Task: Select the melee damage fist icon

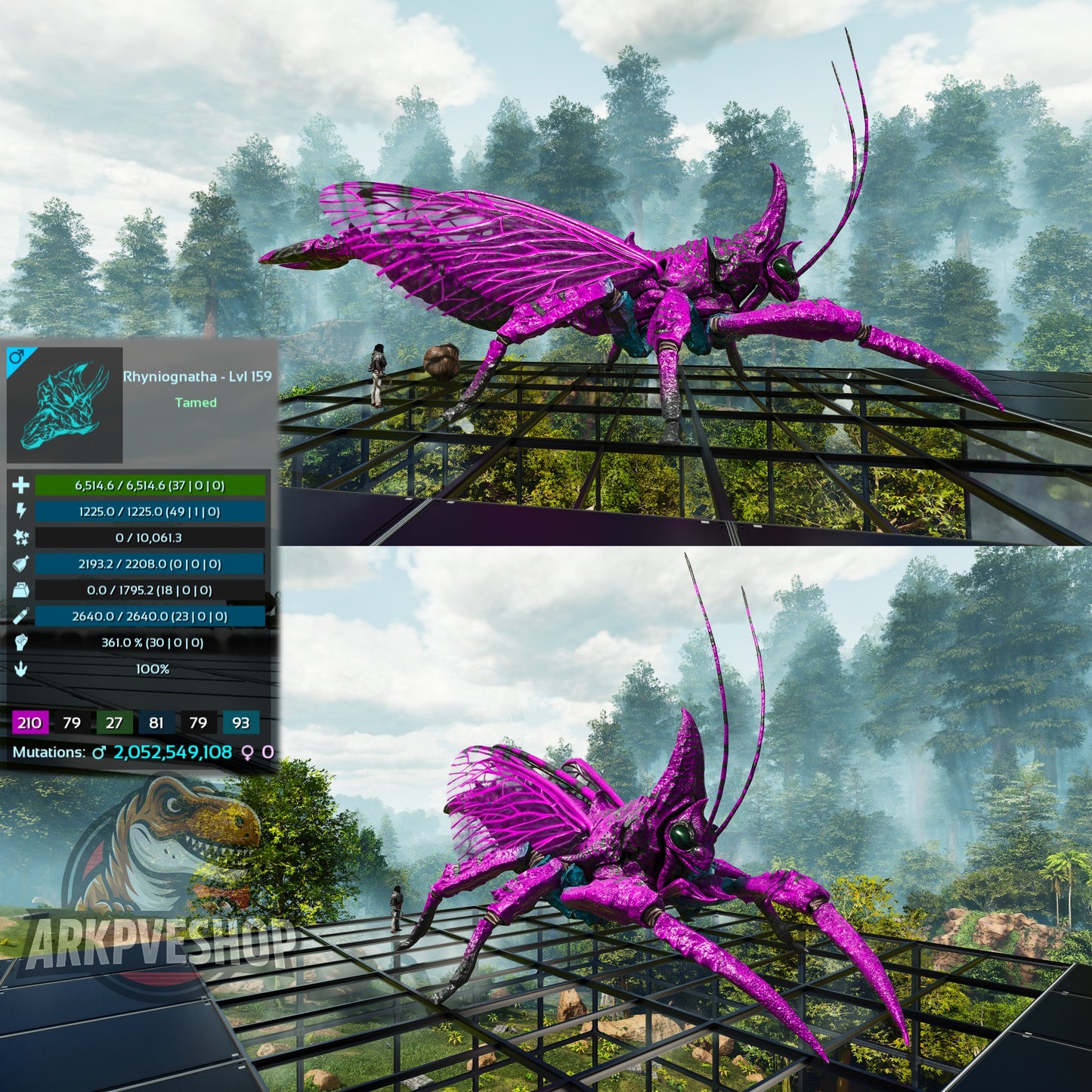Action: tap(20, 642)
